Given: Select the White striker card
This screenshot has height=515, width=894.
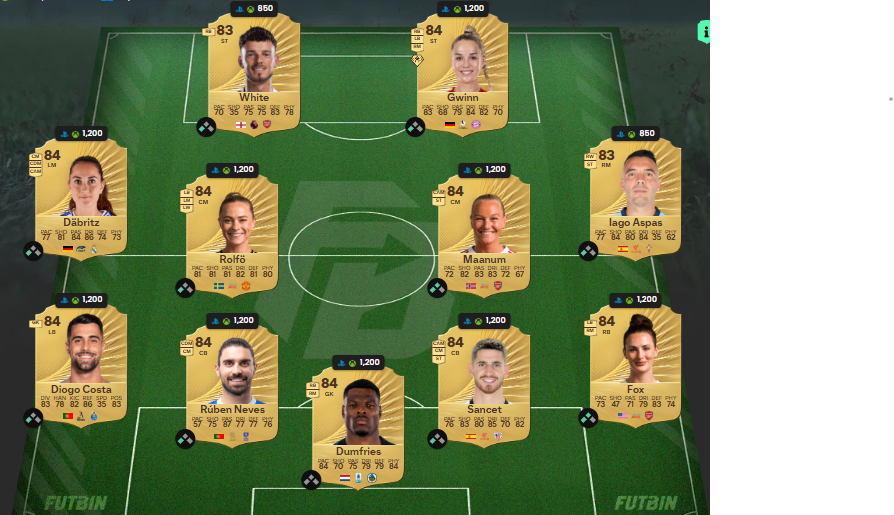Looking at the screenshot, I should point(254,72).
